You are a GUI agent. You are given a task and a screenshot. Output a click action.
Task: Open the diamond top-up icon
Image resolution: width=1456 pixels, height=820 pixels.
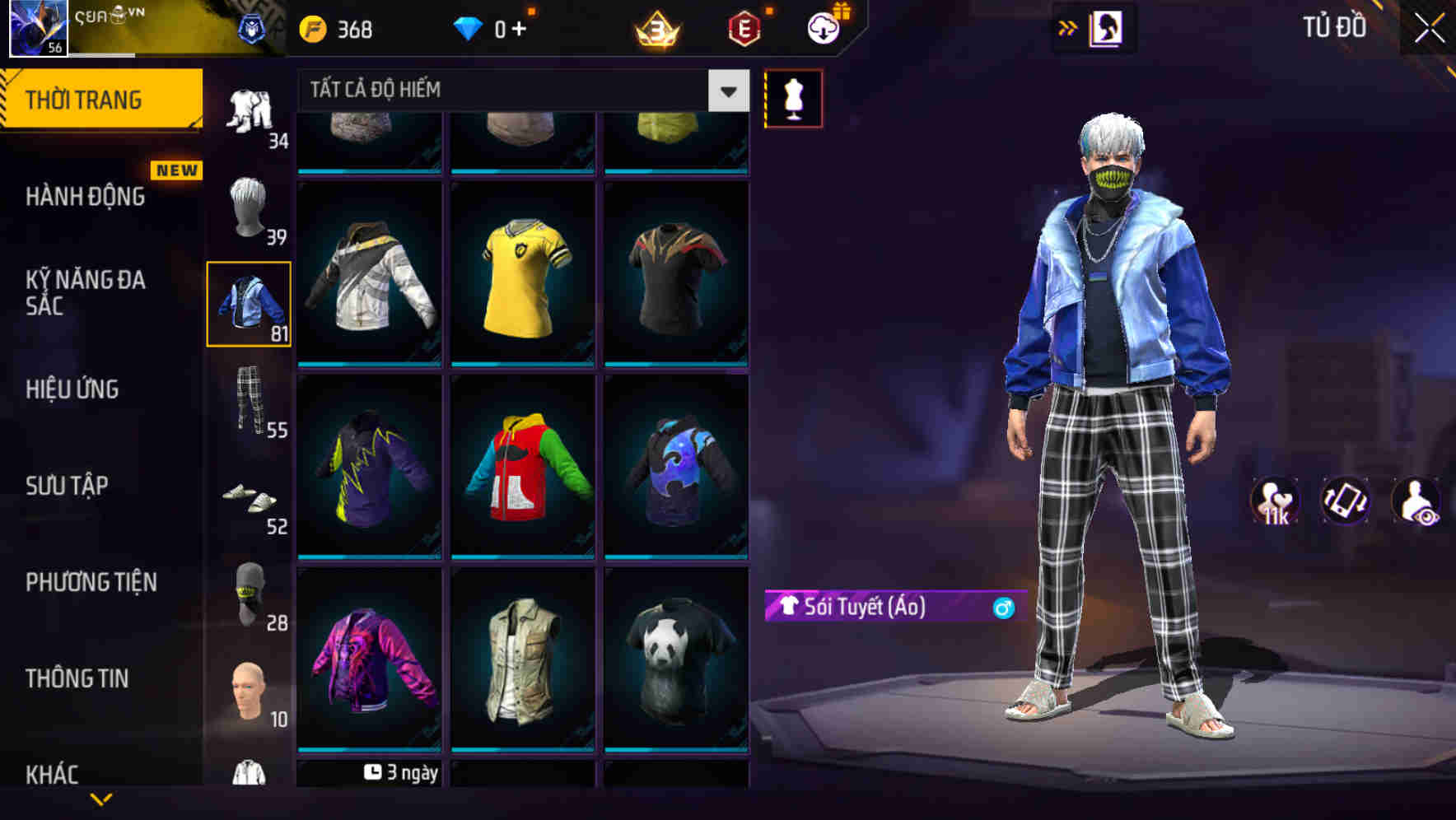469,27
